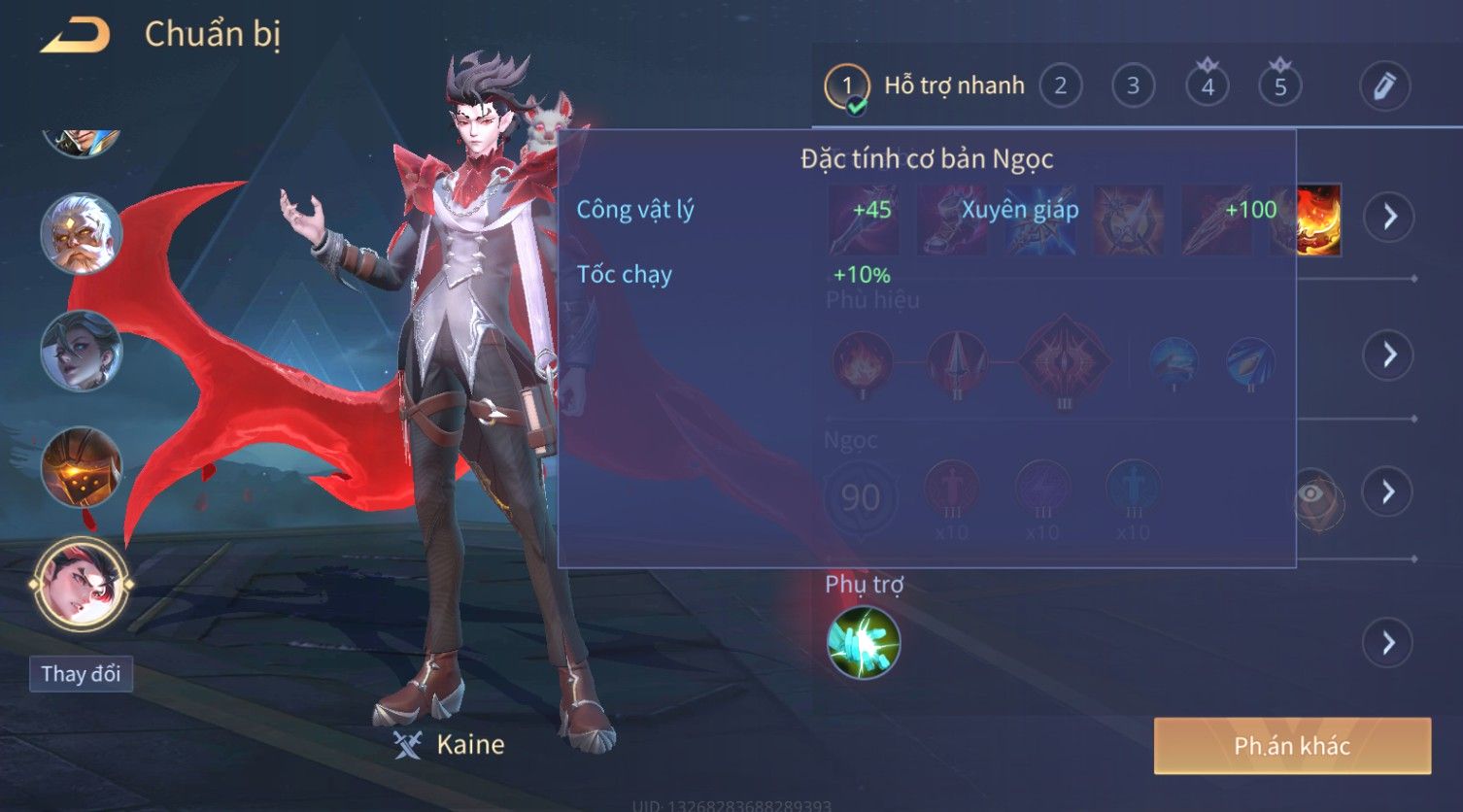The image size is (1463, 812).
Task: Open the Phù hiệu row arrow
Action: 1388,355
